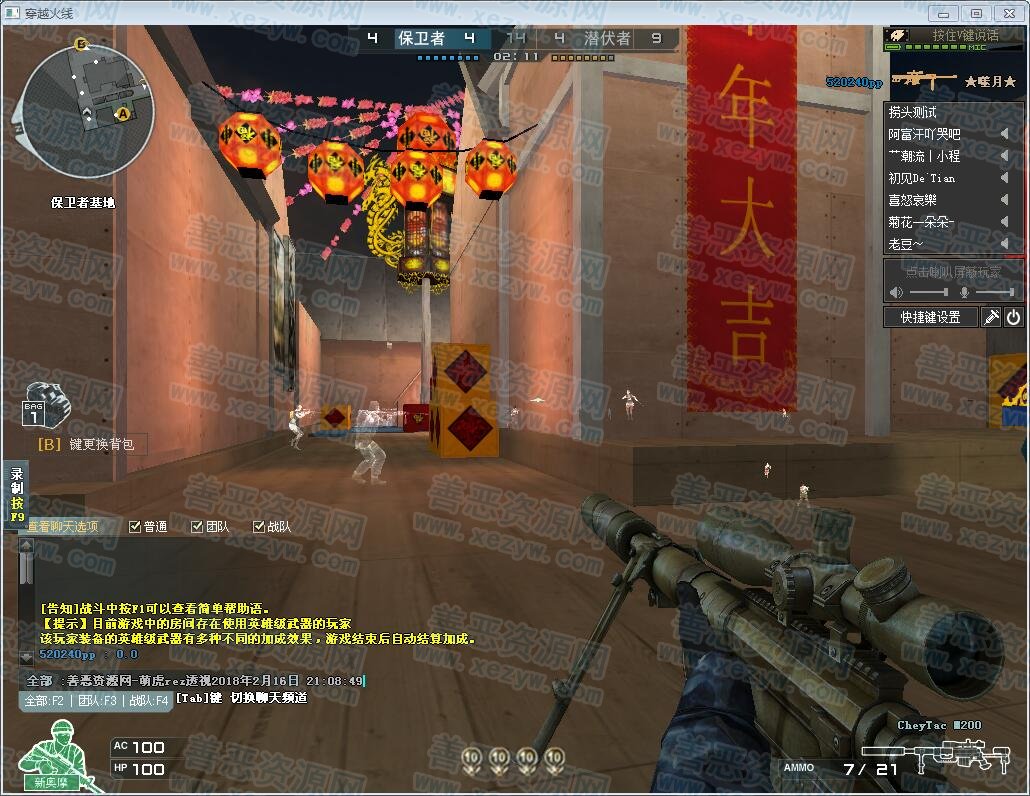The image size is (1030, 796).
Task: Mute player 阿富汗吖哭吧 via speaker icon
Action: (1004, 134)
